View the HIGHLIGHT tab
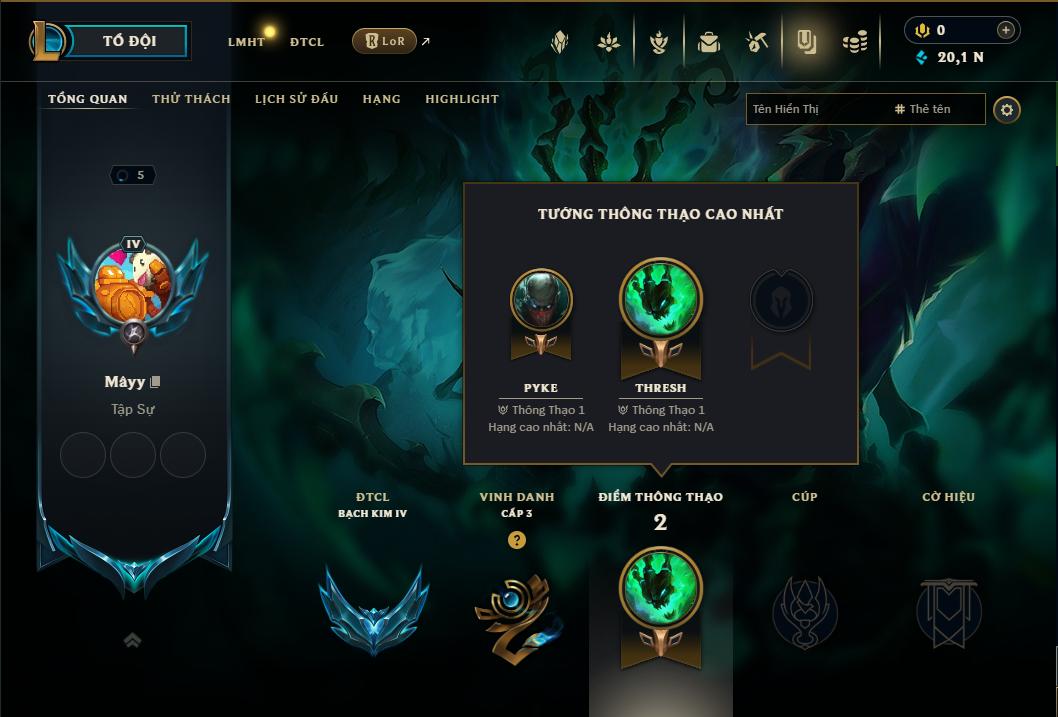The width and height of the screenshot is (1058, 717). tap(462, 99)
